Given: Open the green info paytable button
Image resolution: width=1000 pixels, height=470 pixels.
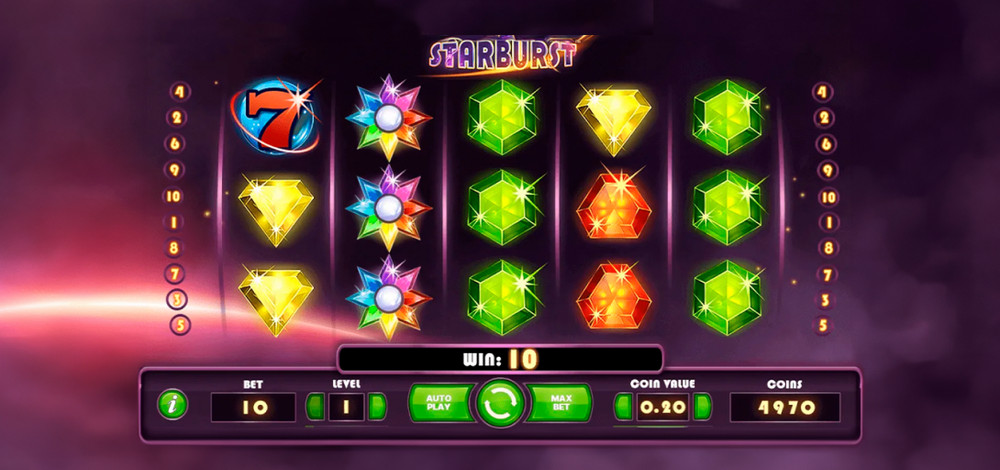Looking at the screenshot, I should pyautogui.click(x=174, y=405).
